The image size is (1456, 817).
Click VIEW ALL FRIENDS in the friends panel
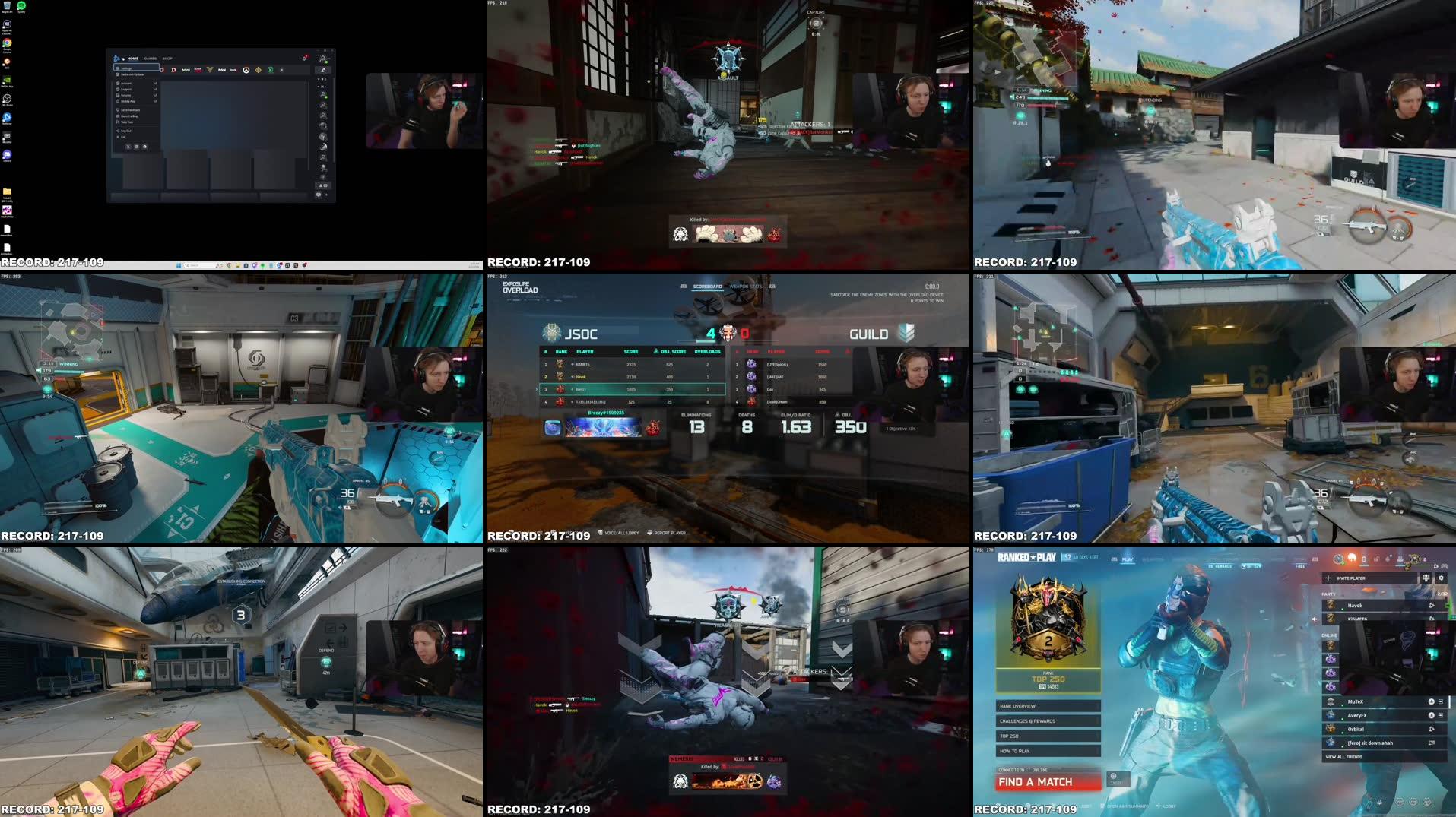(1344, 757)
